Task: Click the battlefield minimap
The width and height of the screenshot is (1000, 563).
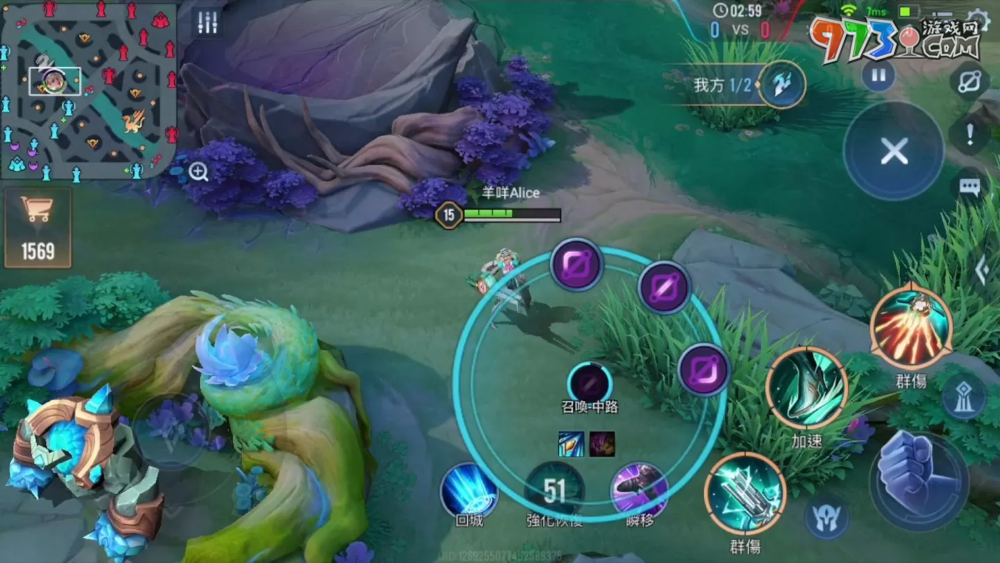Action: coord(89,90)
